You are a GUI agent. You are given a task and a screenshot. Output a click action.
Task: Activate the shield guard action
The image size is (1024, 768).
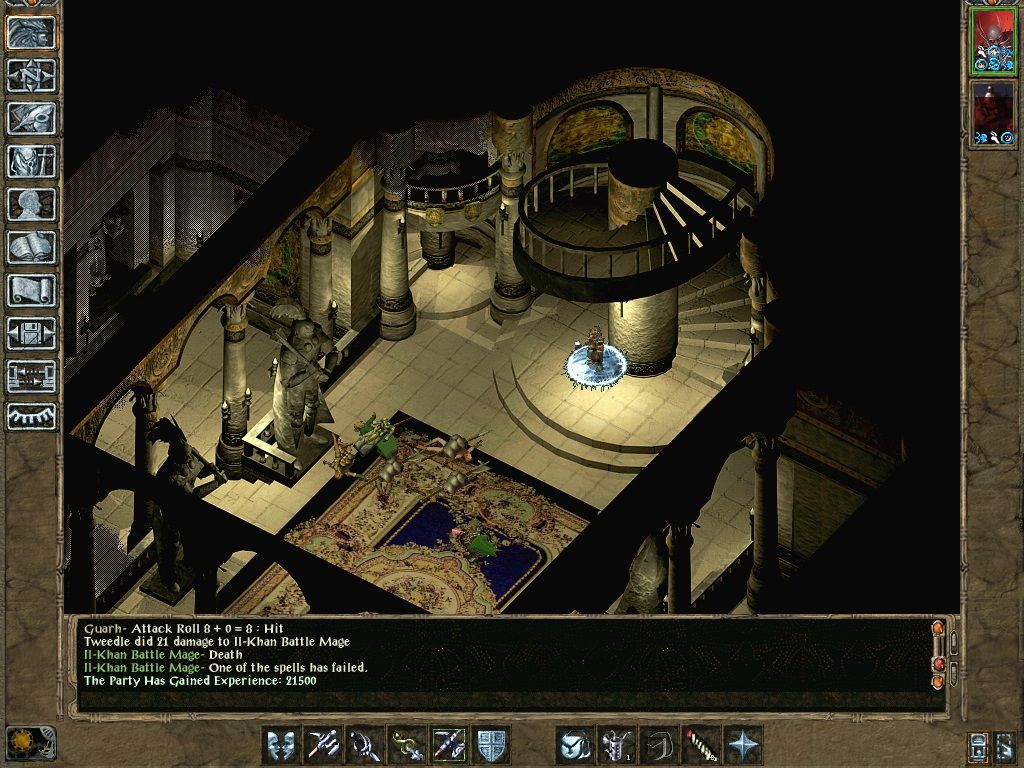[491, 745]
